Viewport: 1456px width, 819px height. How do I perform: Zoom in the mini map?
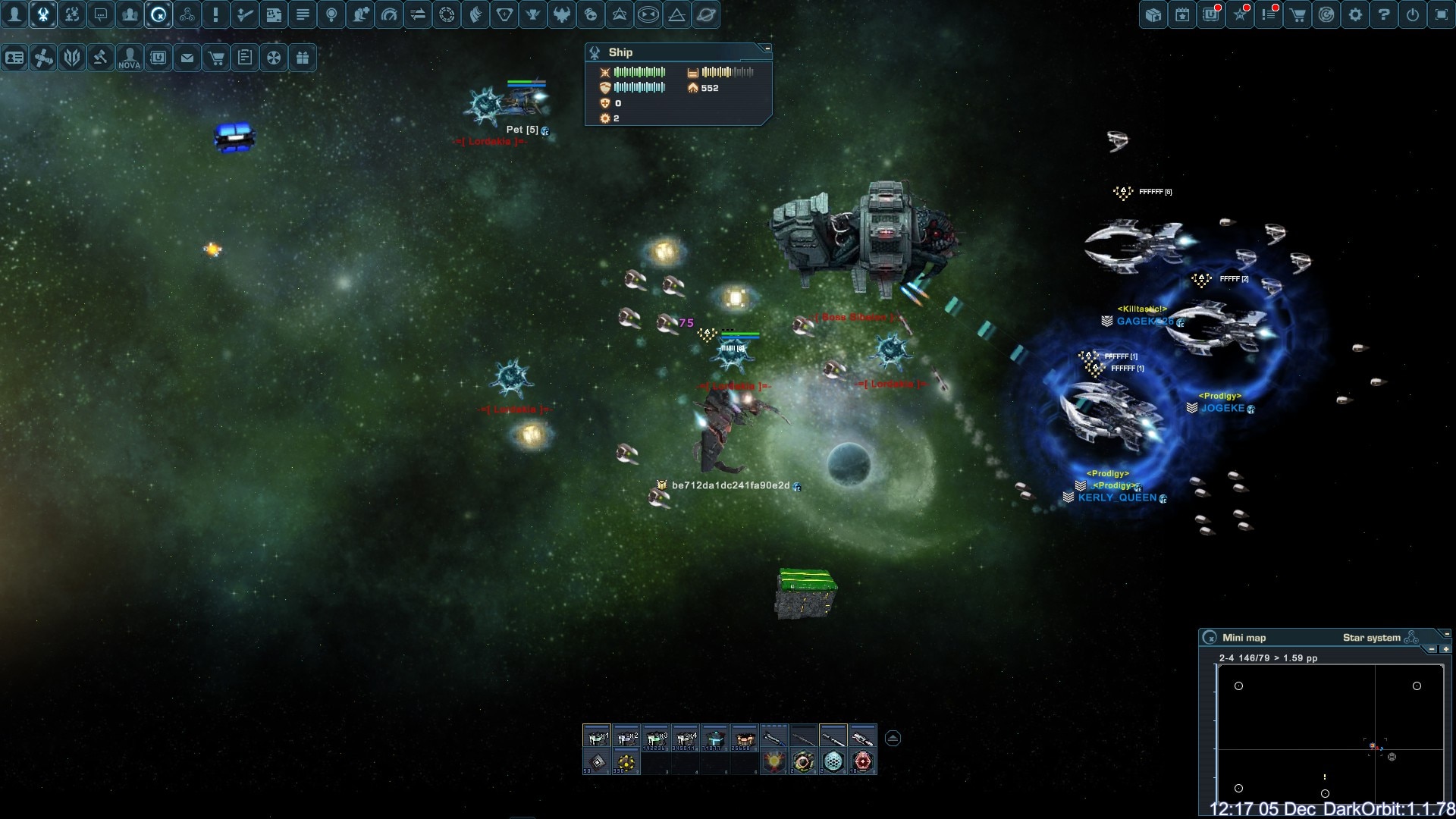[1445, 649]
